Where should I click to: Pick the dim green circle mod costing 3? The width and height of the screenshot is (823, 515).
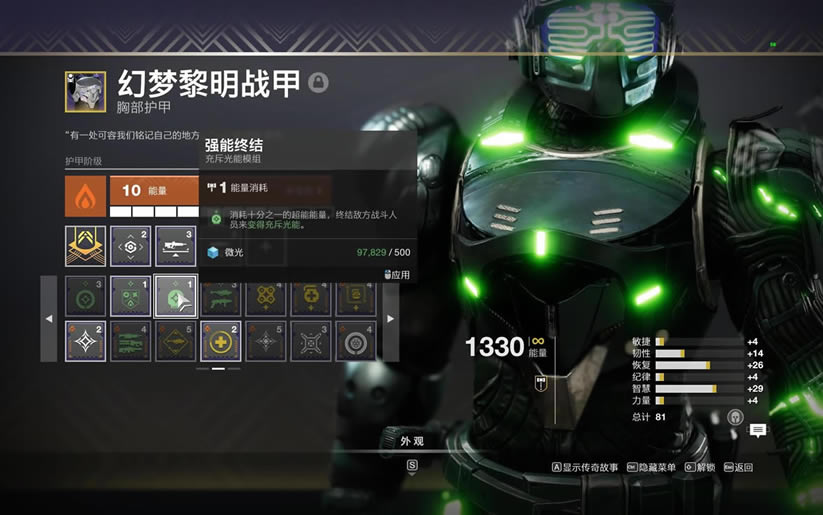[85, 297]
